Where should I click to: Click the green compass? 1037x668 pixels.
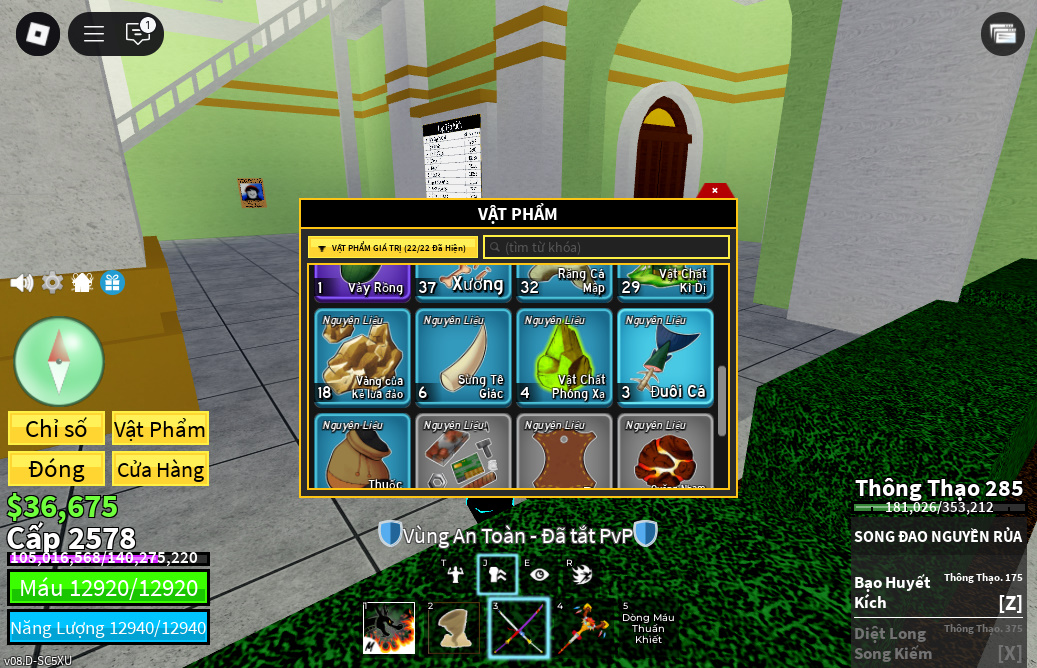click(59, 361)
